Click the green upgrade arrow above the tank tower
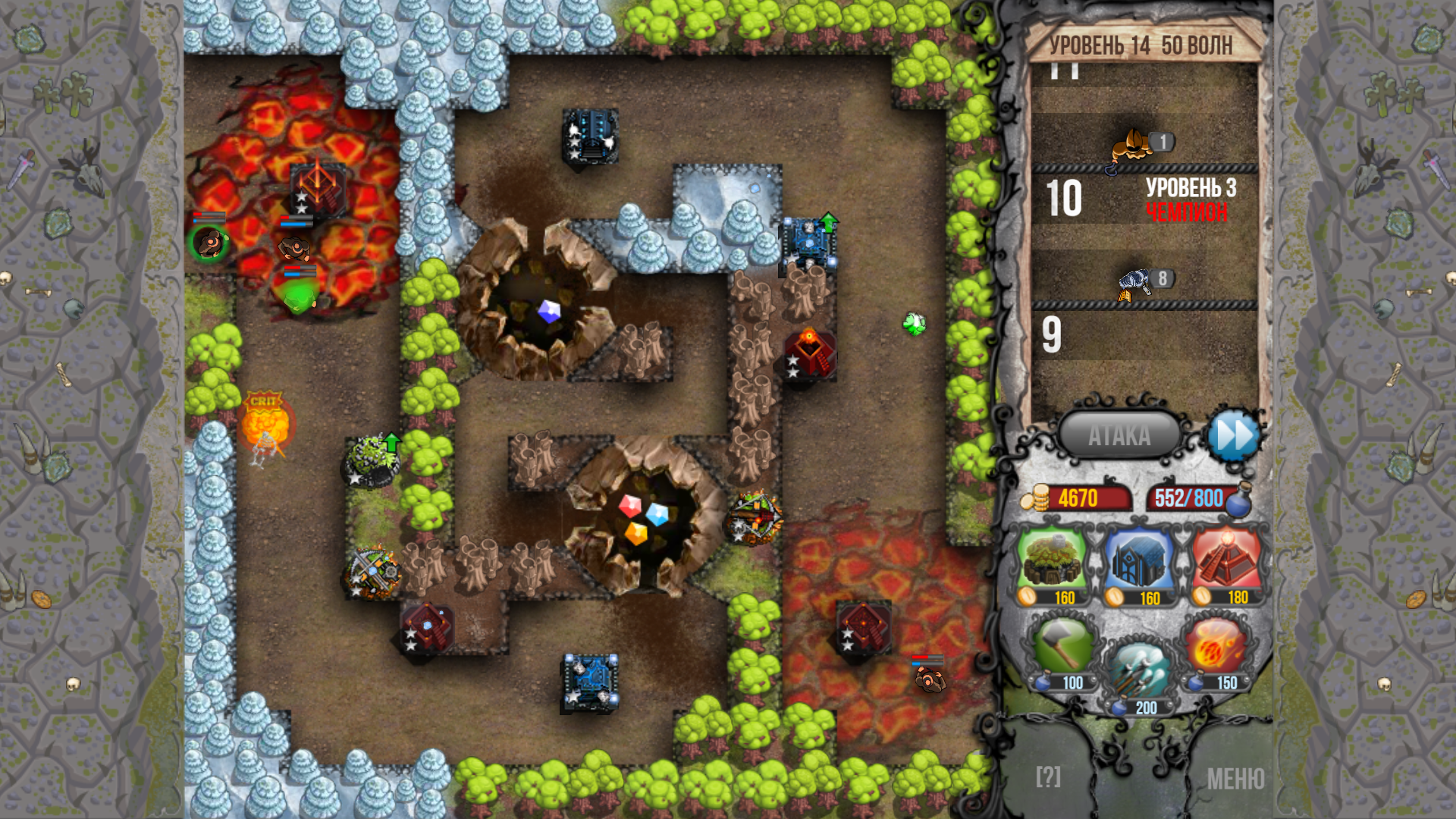Screen dimensions: 1456x819 pos(829,221)
